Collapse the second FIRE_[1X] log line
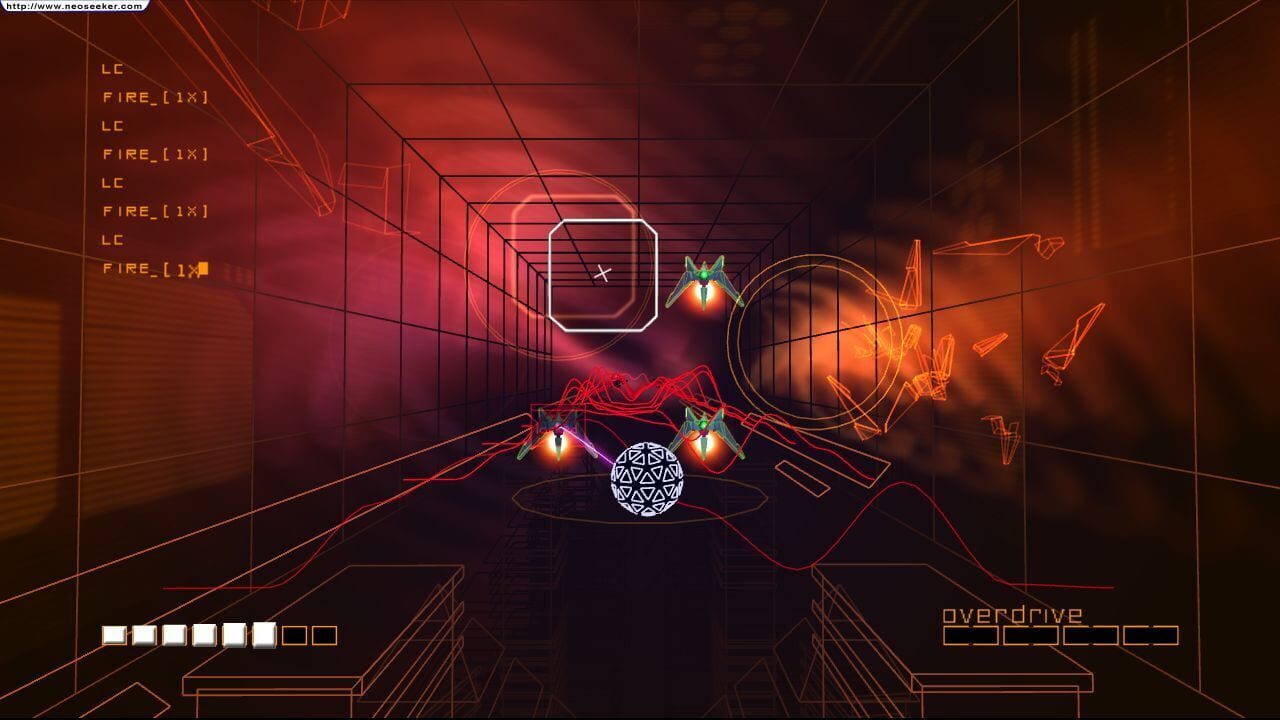The height and width of the screenshot is (720, 1280). [x=153, y=155]
